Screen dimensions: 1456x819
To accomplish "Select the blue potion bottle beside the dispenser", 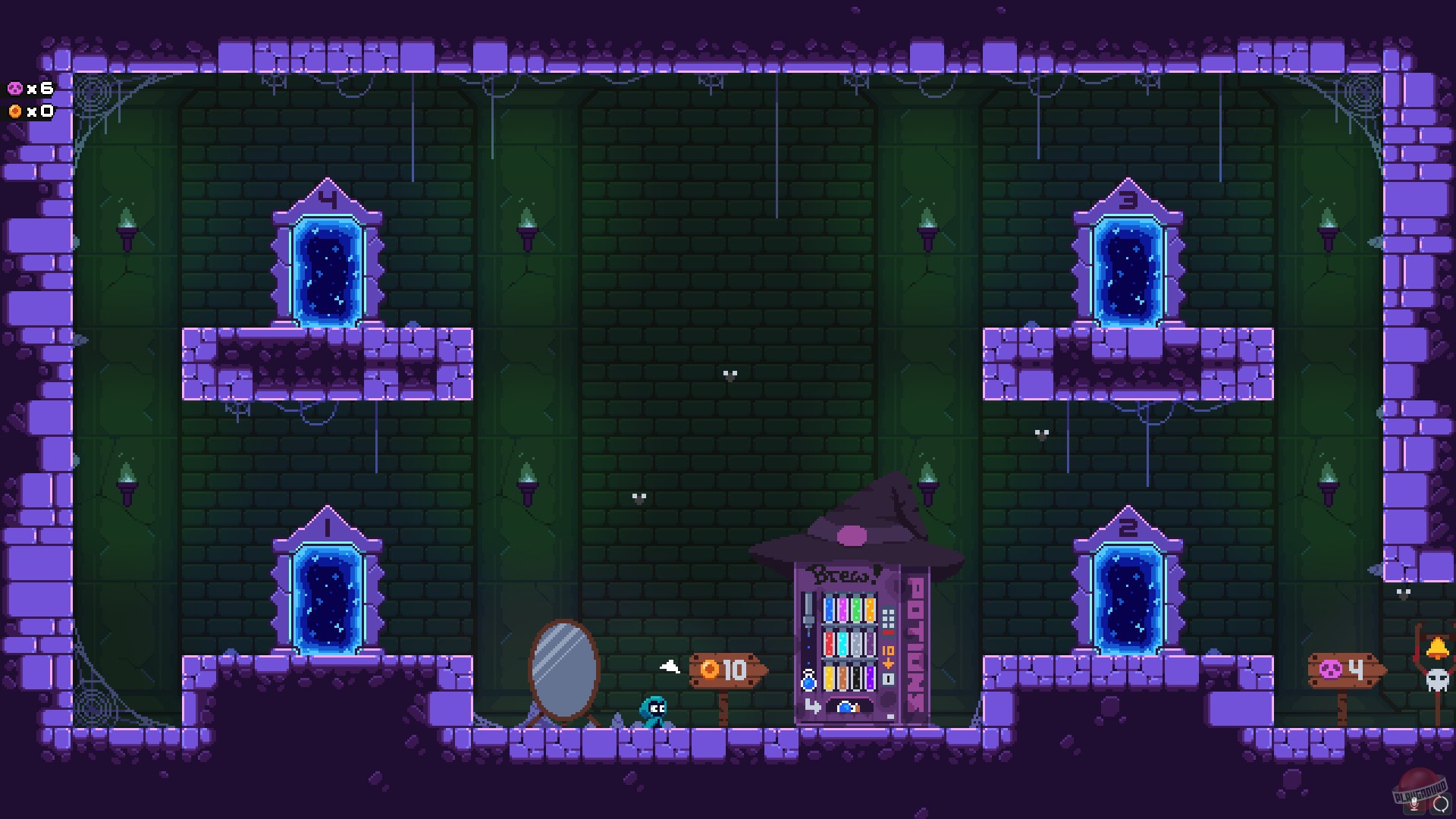I will pyautogui.click(x=807, y=682).
